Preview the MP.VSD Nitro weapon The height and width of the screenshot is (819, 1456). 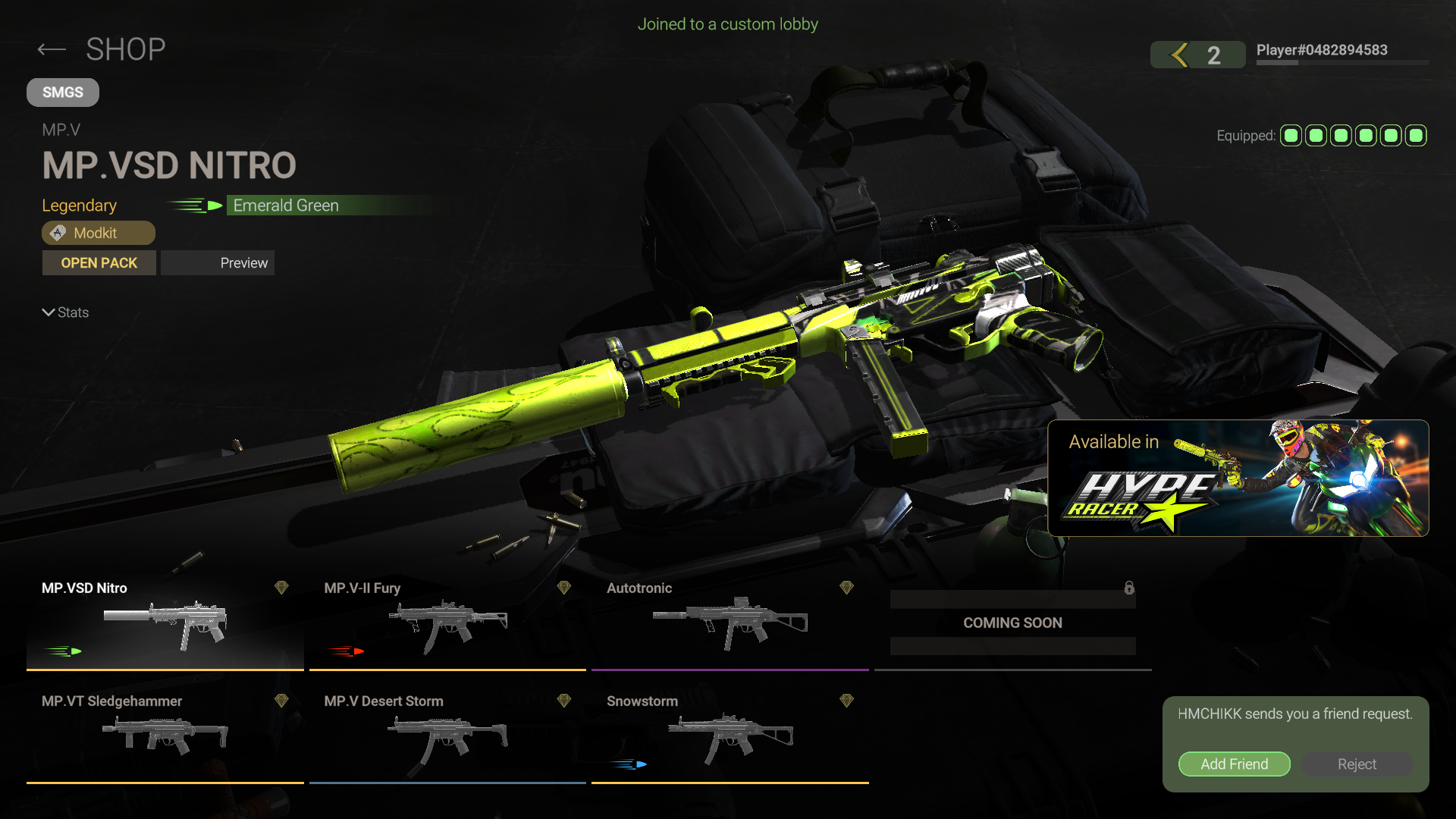pyautogui.click(x=218, y=263)
